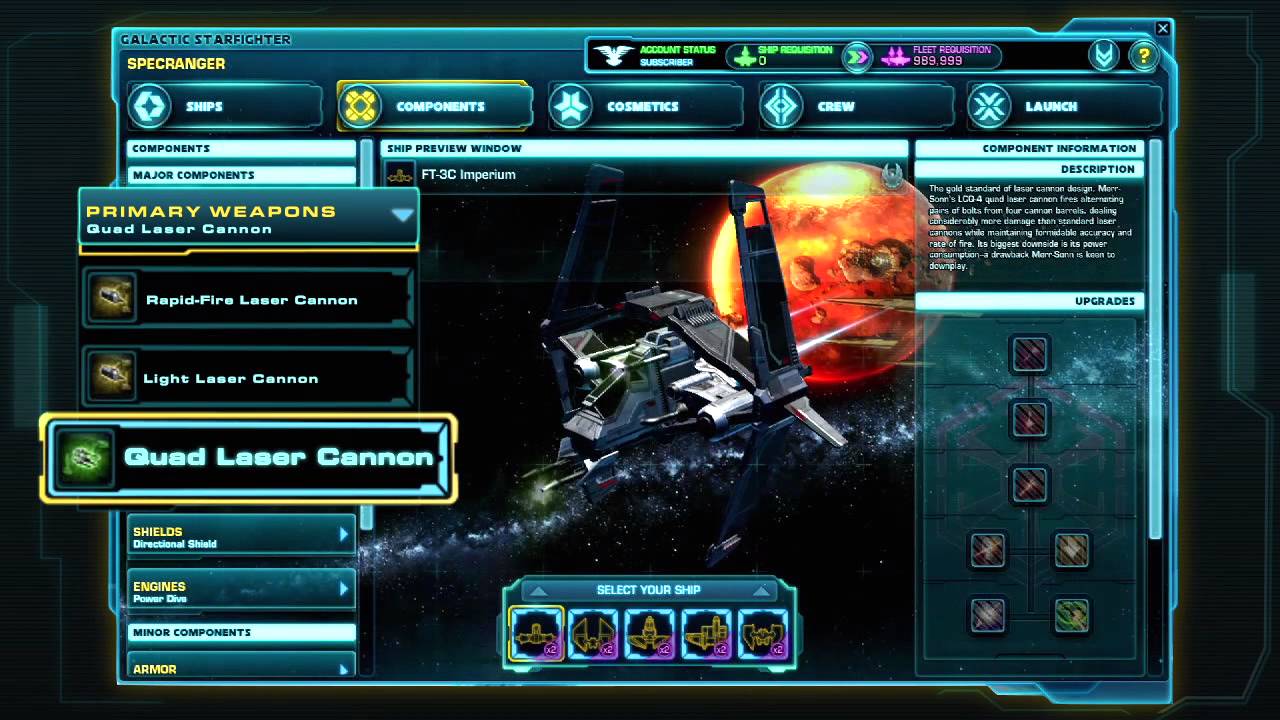Switch to the Crew tab

coord(854,106)
